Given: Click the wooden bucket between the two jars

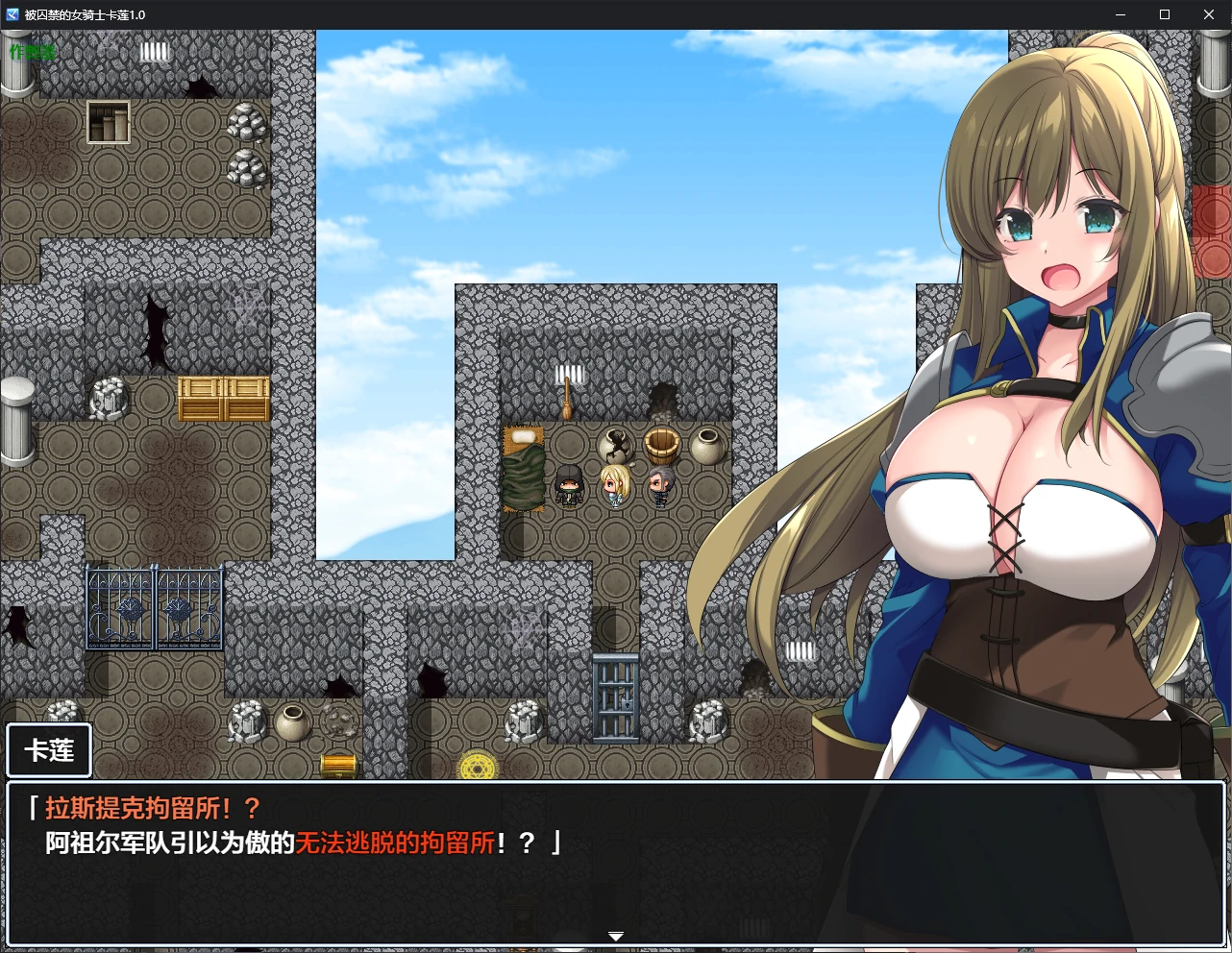Looking at the screenshot, I should pyautogui.click(x=664, y=443).
